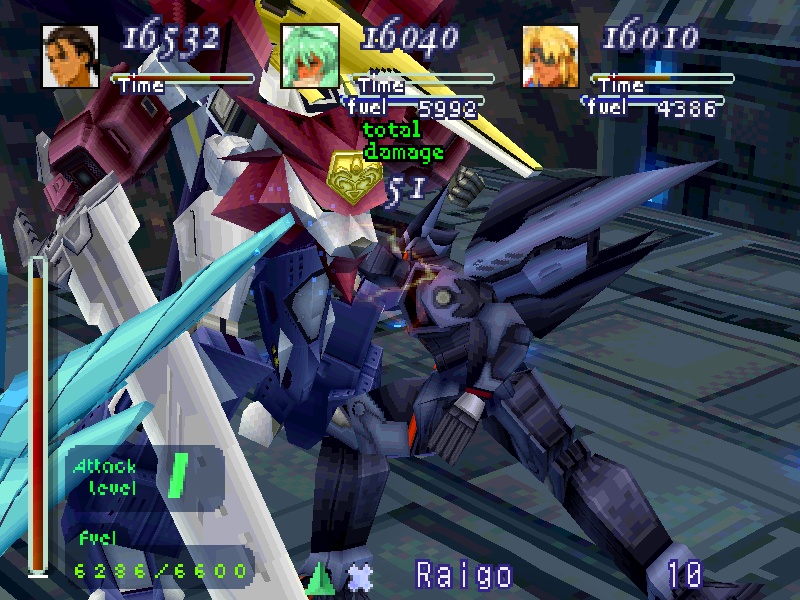Click the blonde character portrait

(x=551, y=56)
